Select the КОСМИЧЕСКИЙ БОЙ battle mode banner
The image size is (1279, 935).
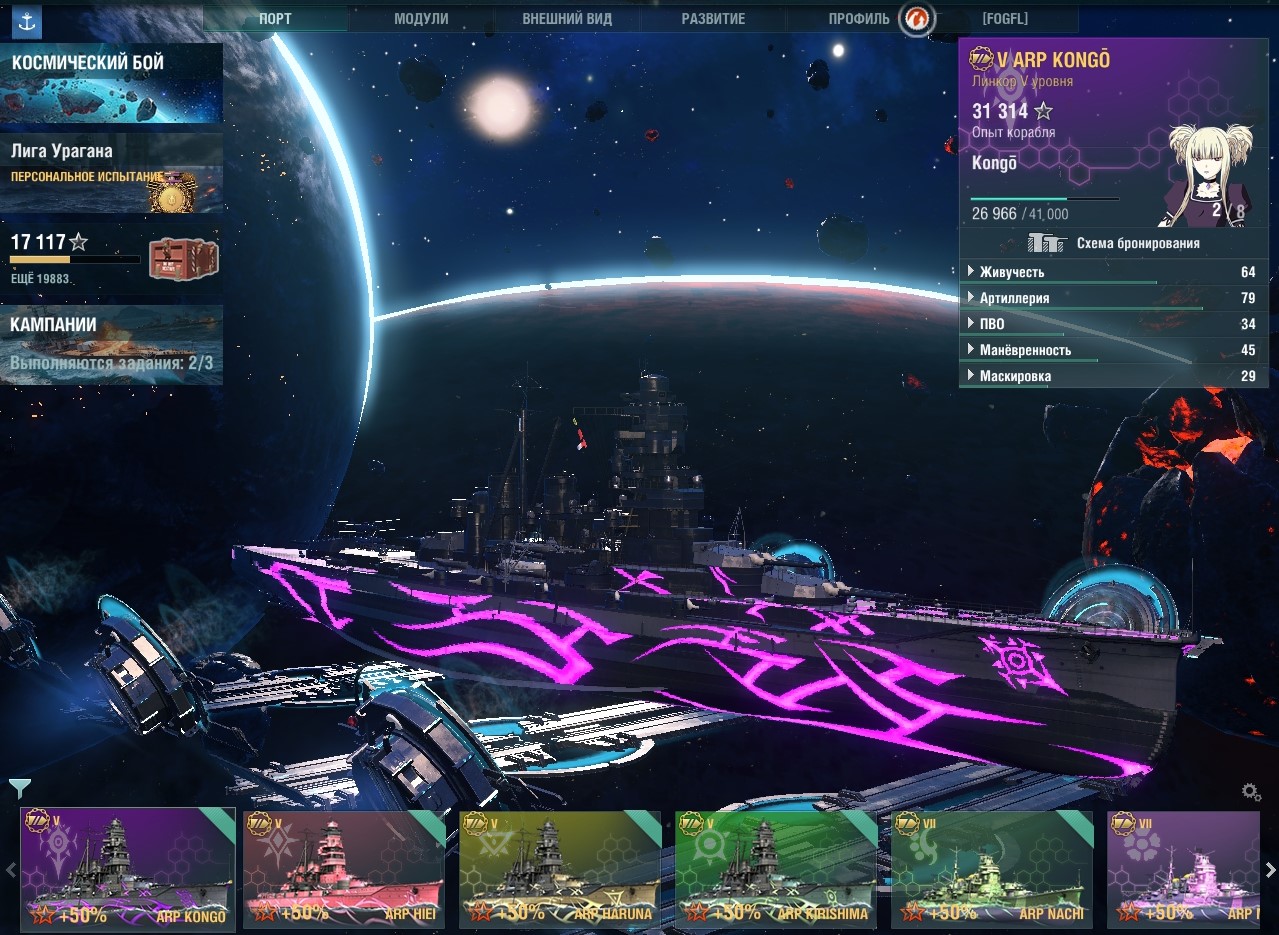point(111,82)
